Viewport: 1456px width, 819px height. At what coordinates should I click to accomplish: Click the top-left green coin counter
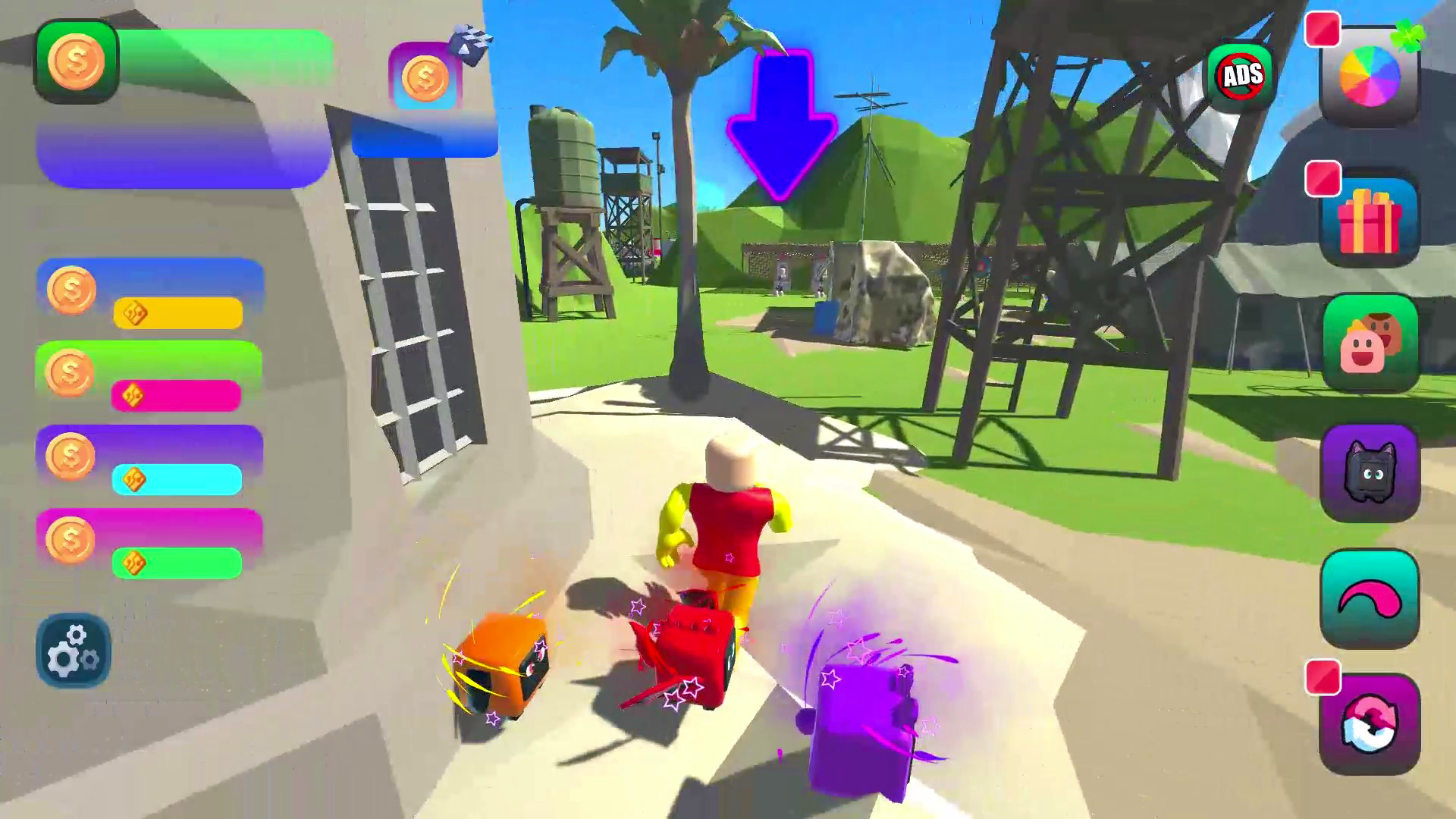coord(78,61)
